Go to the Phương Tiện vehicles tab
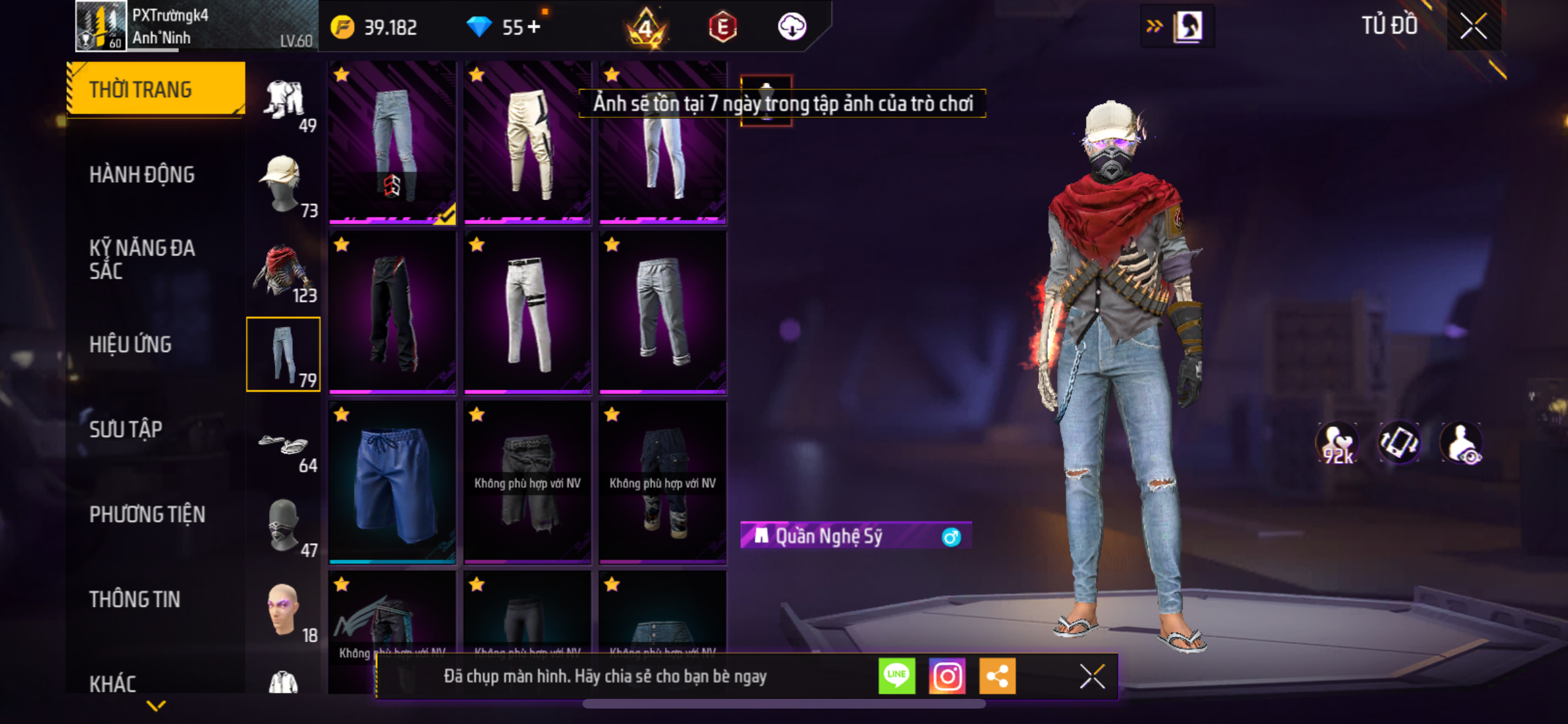Screen dimensions: 1568x724 tap(147, 514)
